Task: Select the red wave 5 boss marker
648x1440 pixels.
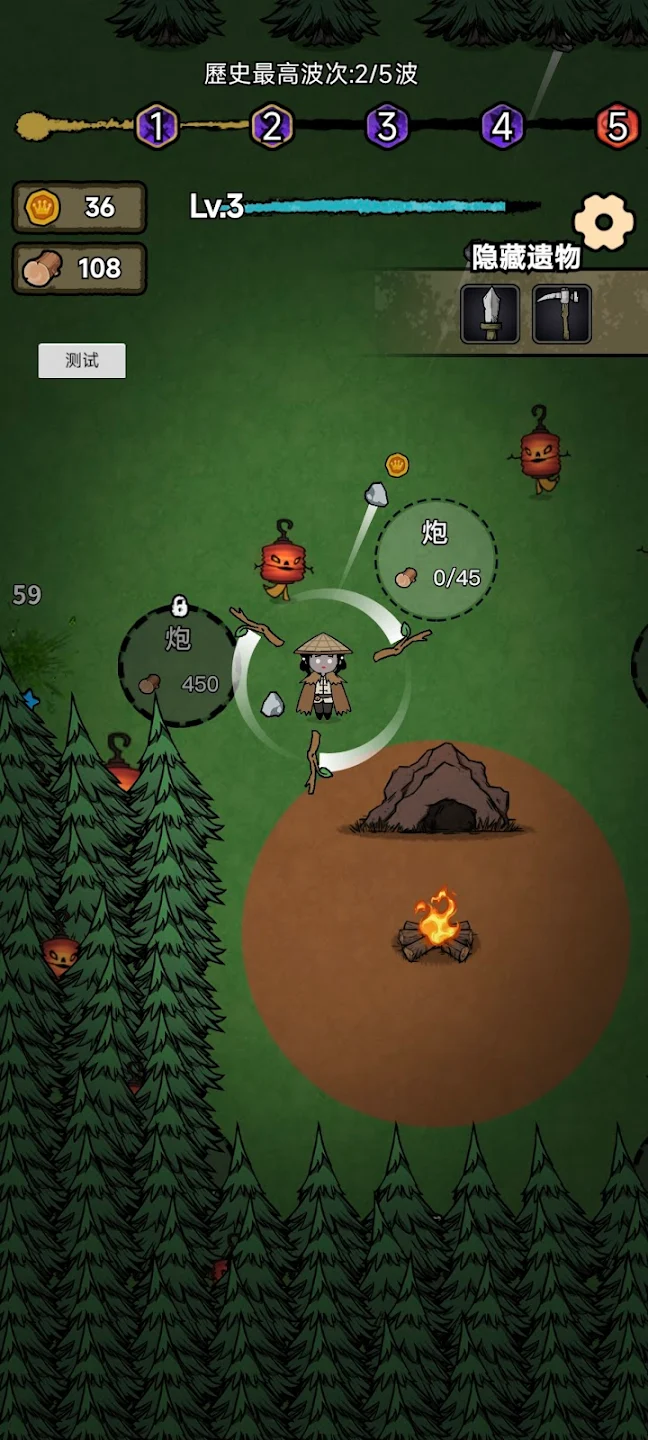Action: [x=618, y=127]
